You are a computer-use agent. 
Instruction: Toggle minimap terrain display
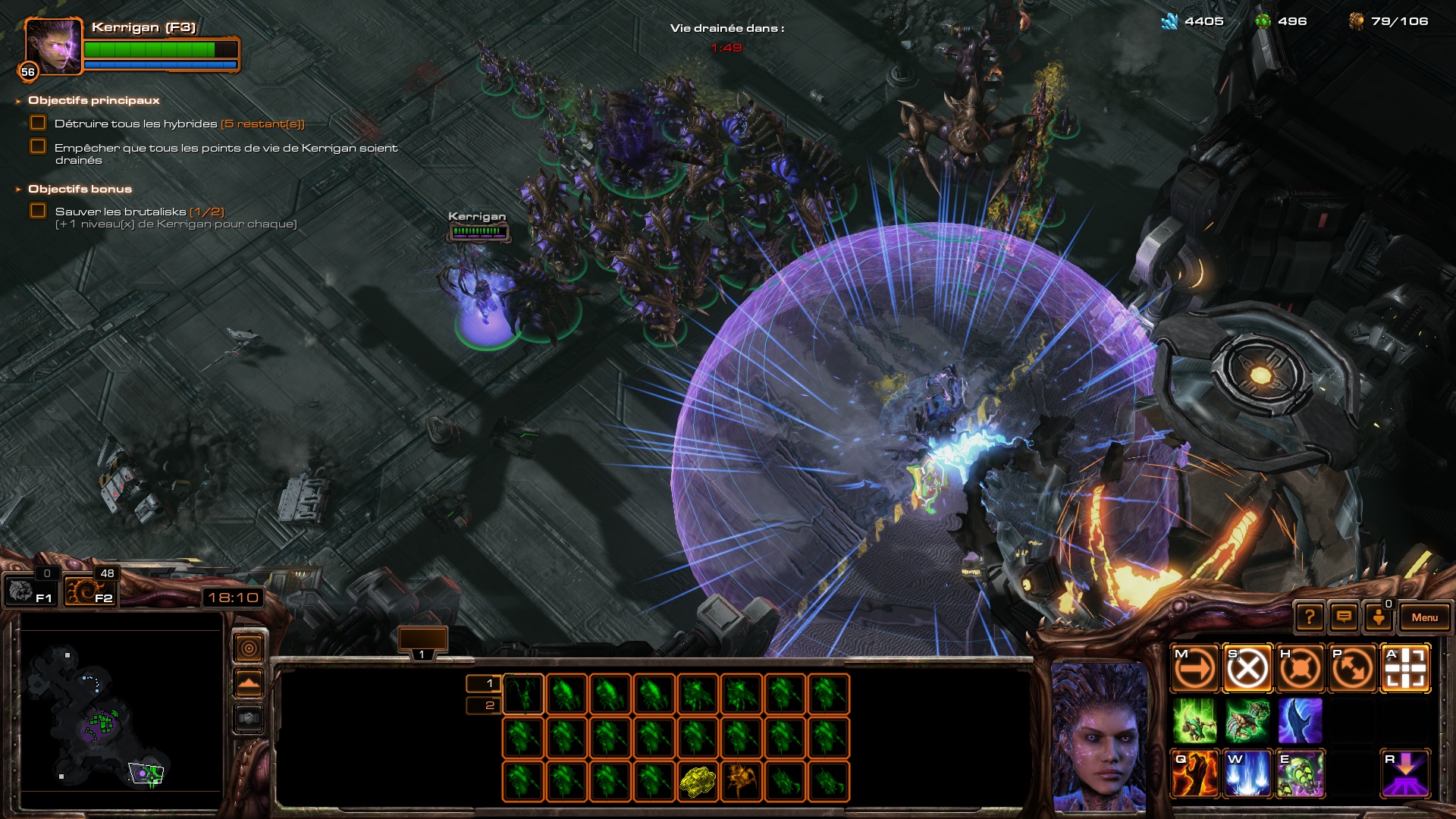point(249,683)
